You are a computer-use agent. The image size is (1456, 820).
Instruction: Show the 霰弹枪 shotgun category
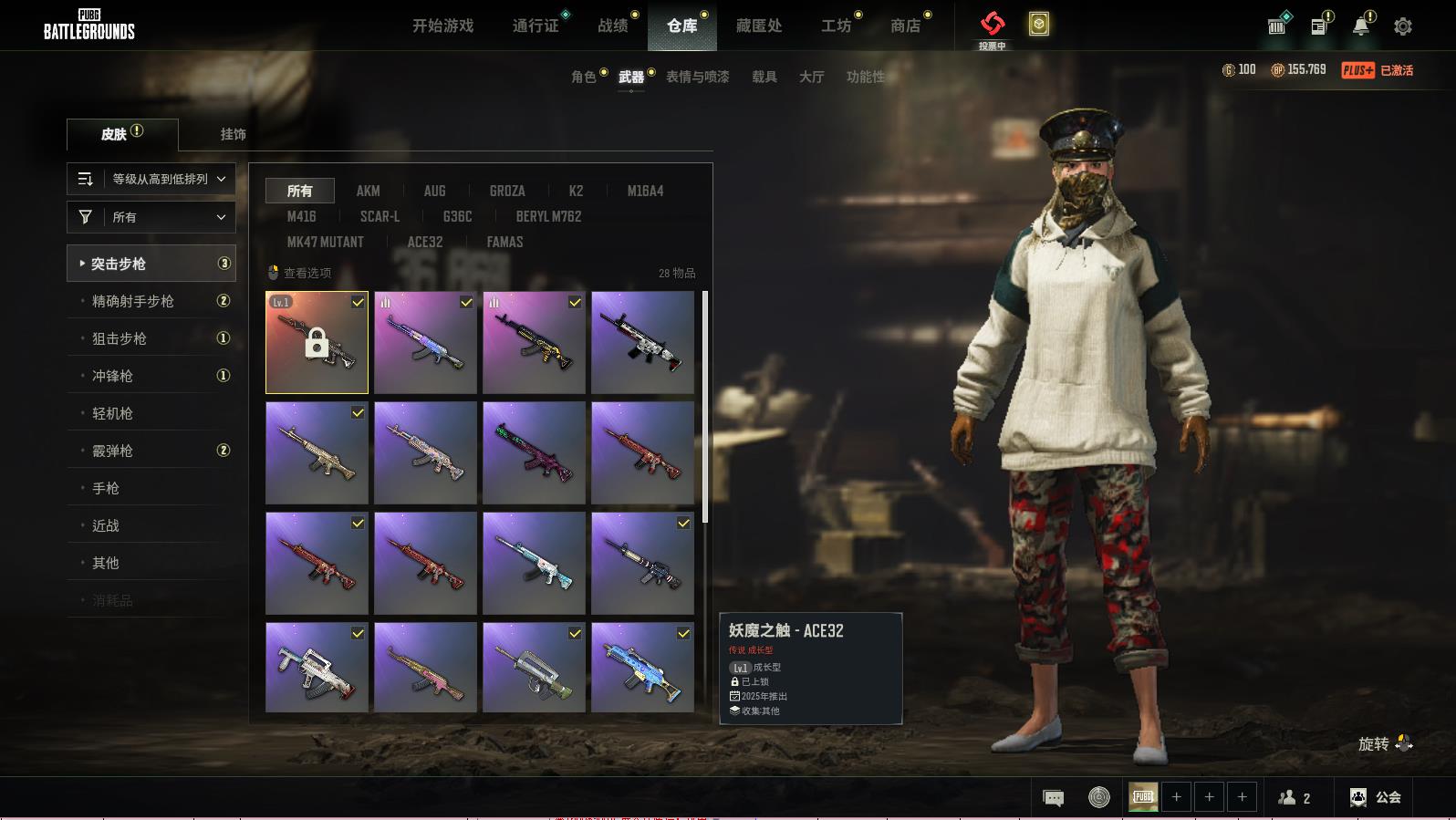click(112, 451)
